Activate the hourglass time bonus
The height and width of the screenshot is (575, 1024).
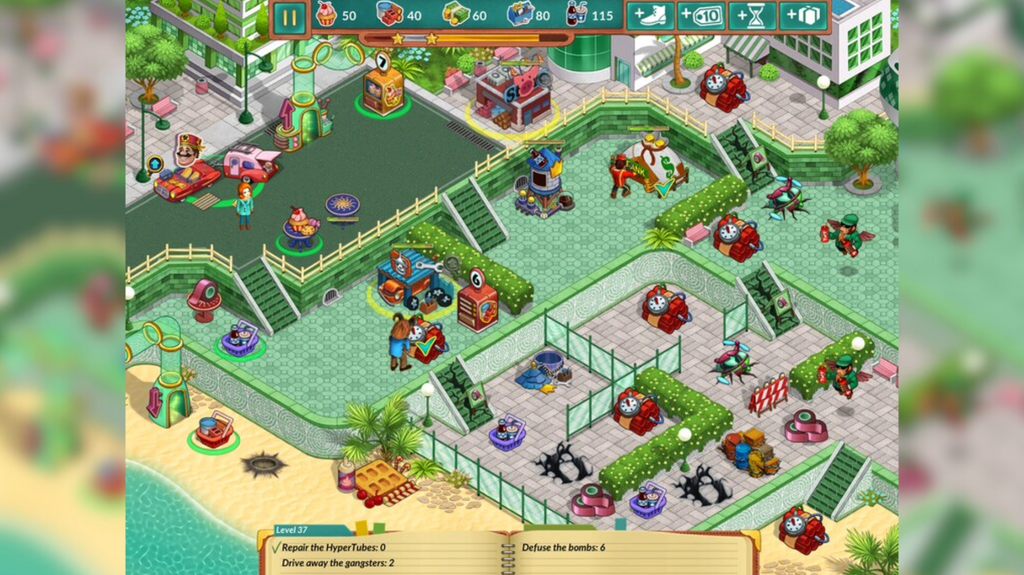pos(752,16)
